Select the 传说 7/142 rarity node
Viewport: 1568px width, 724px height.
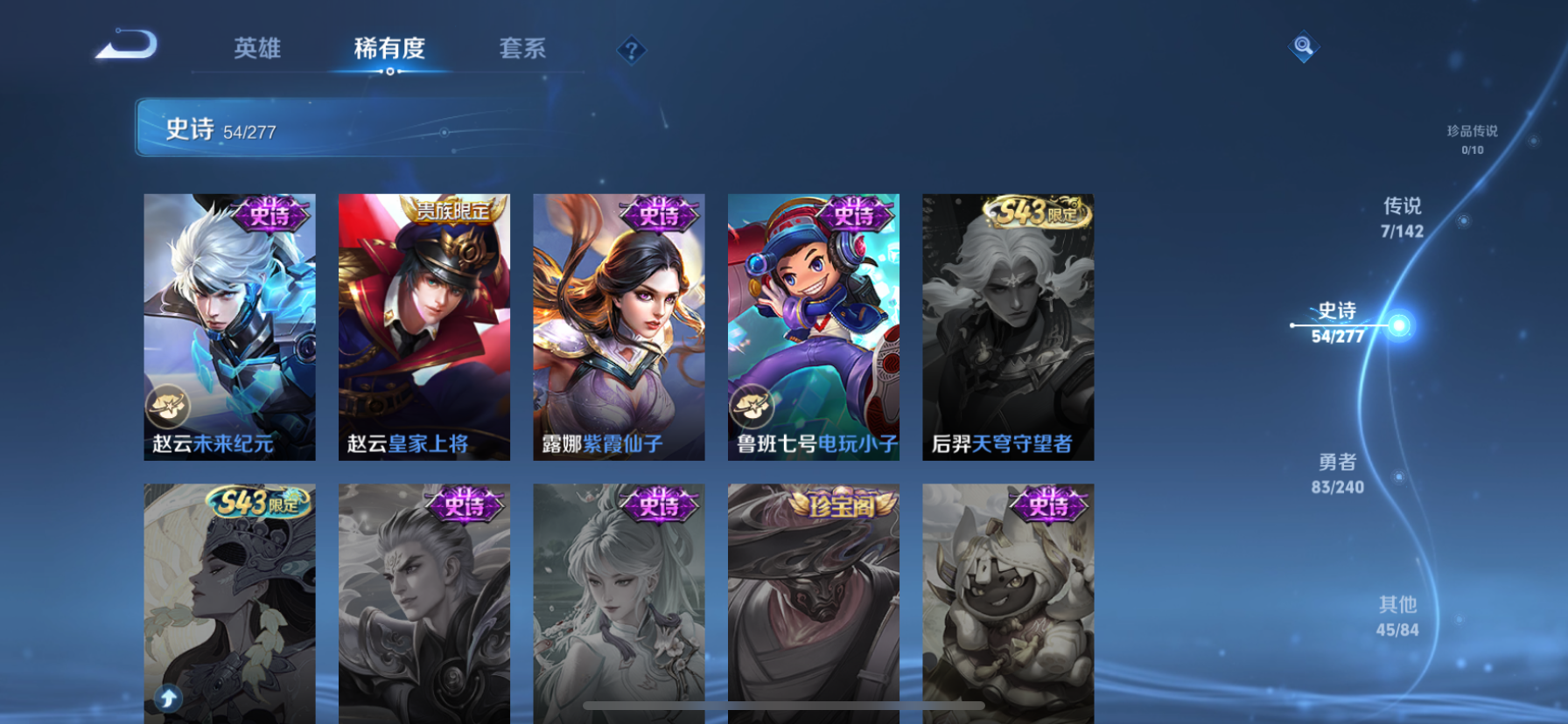(x=1403, y=217)
